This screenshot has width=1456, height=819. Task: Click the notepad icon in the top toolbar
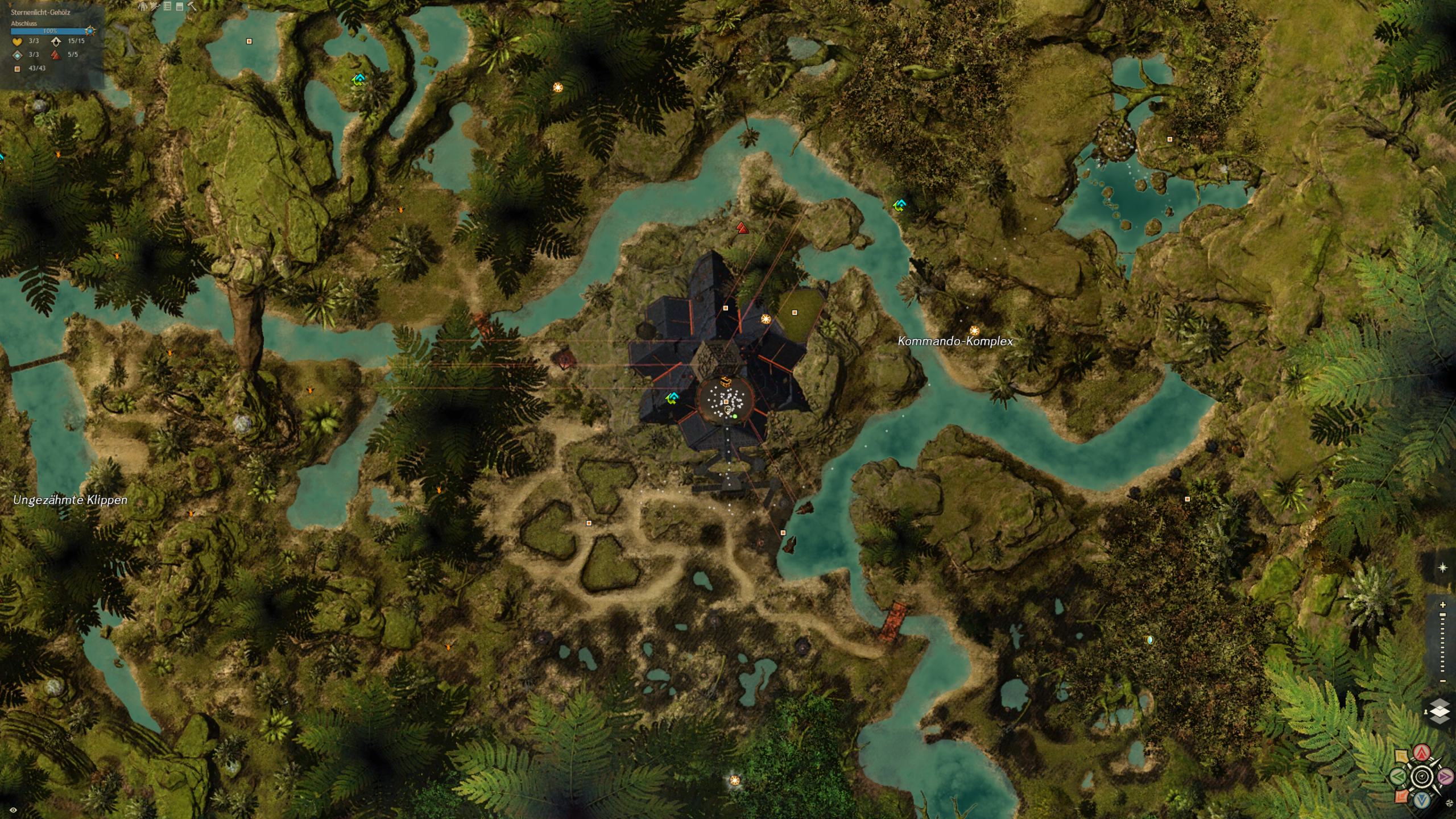click(180, 7)
